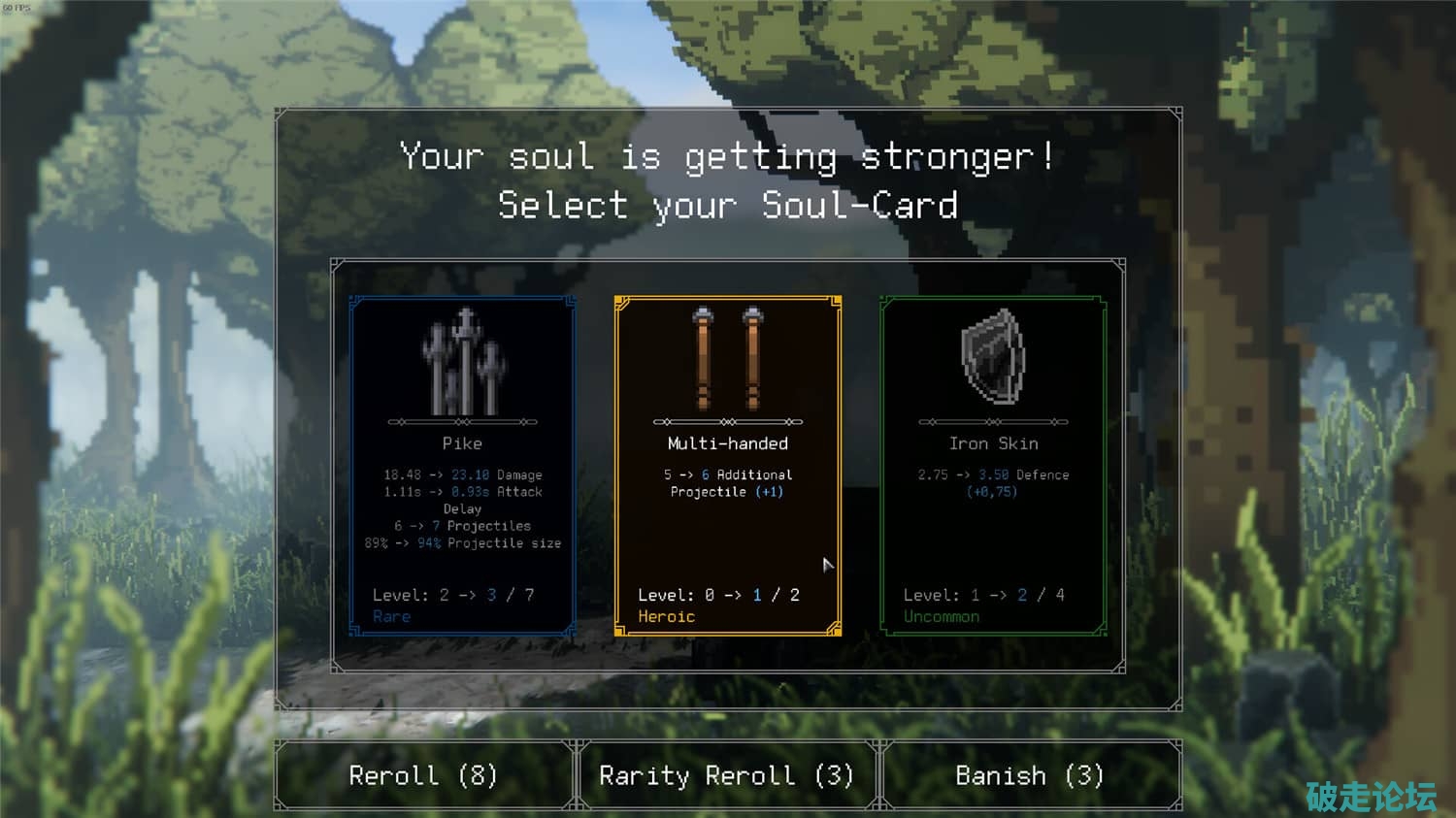Click the Uncommon rarity label
1456x818 pixels.
click(x=942, y=616)
